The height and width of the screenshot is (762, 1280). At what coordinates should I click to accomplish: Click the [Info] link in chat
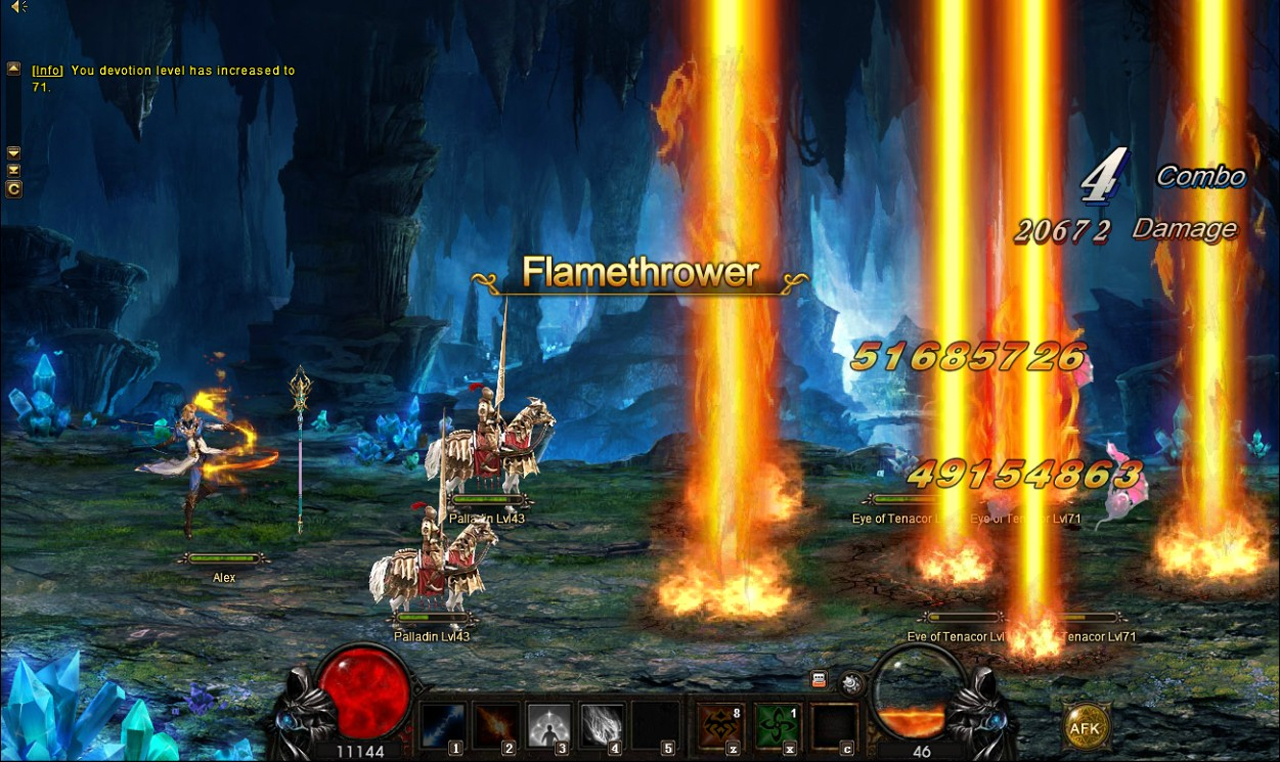click(48, 71)
